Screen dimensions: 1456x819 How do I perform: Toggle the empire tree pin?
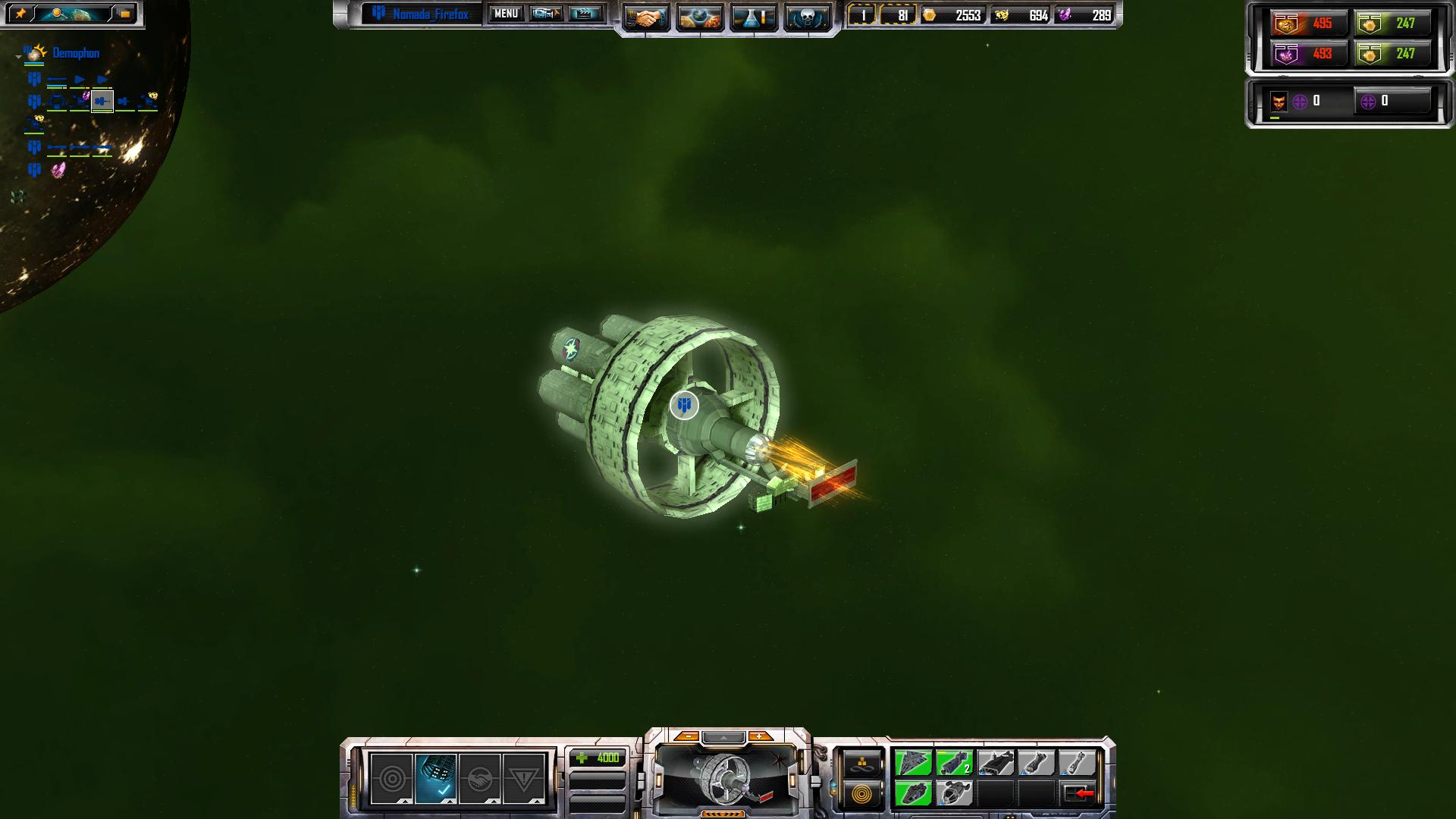[x=20, y=14]
